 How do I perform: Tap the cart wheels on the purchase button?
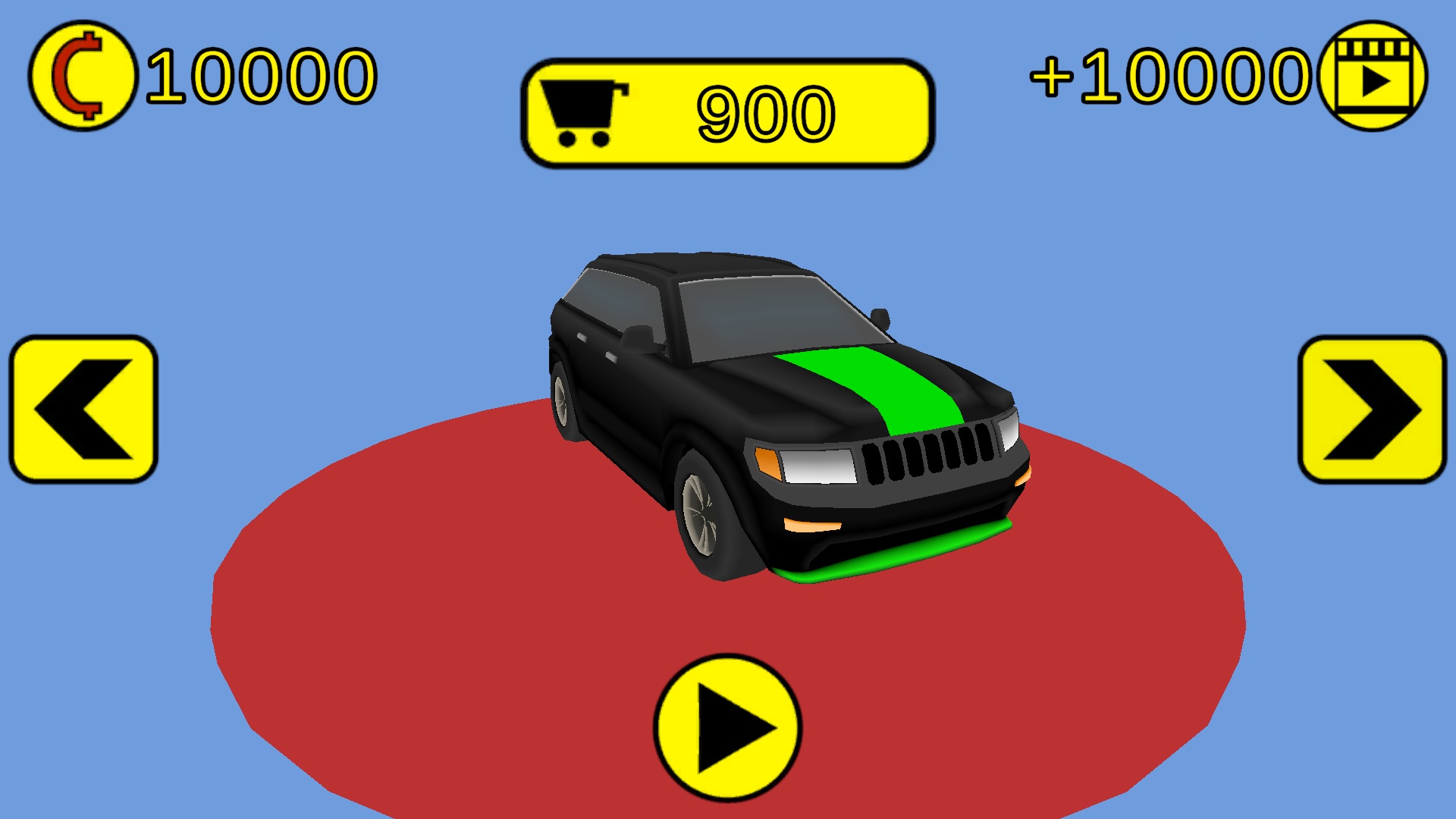(584, 140)
